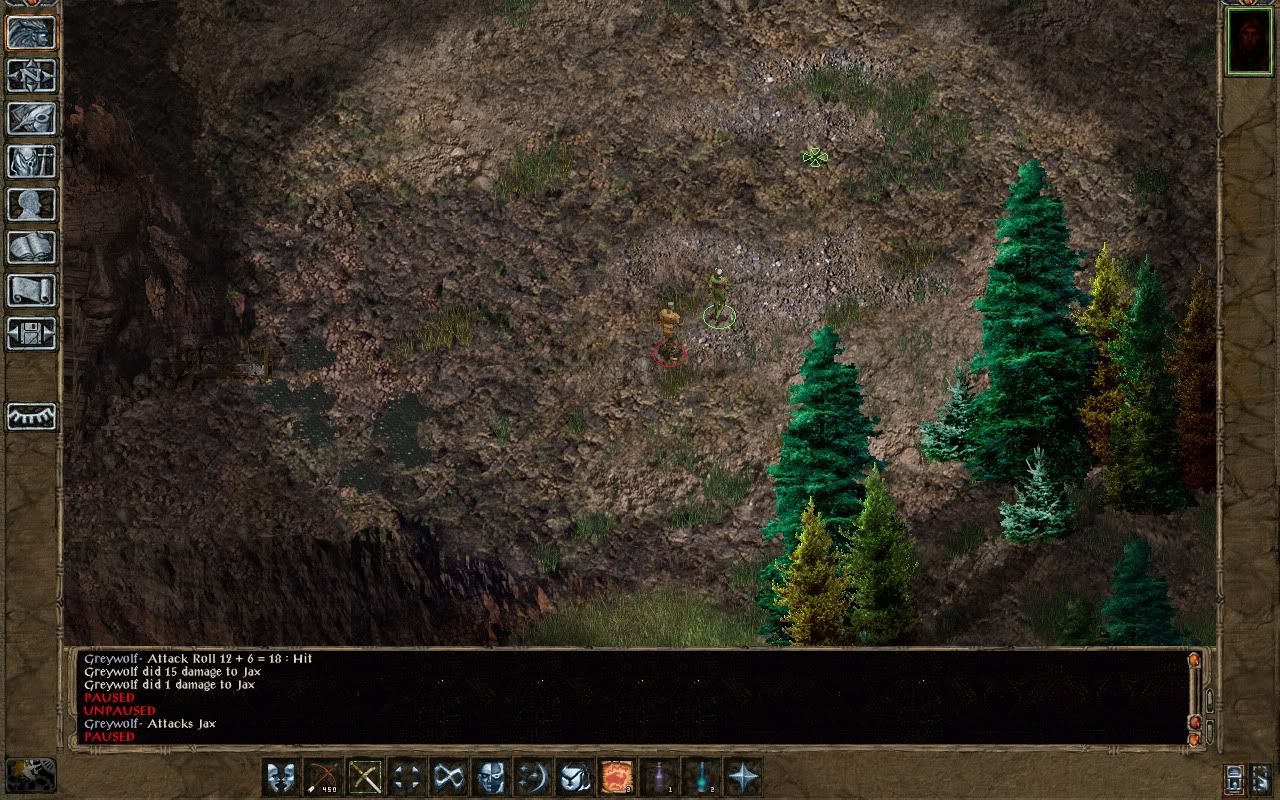Screen dimensions: 1280x800
Task: Open the inventory screen from the sidebar
Action: coord(31,161)
